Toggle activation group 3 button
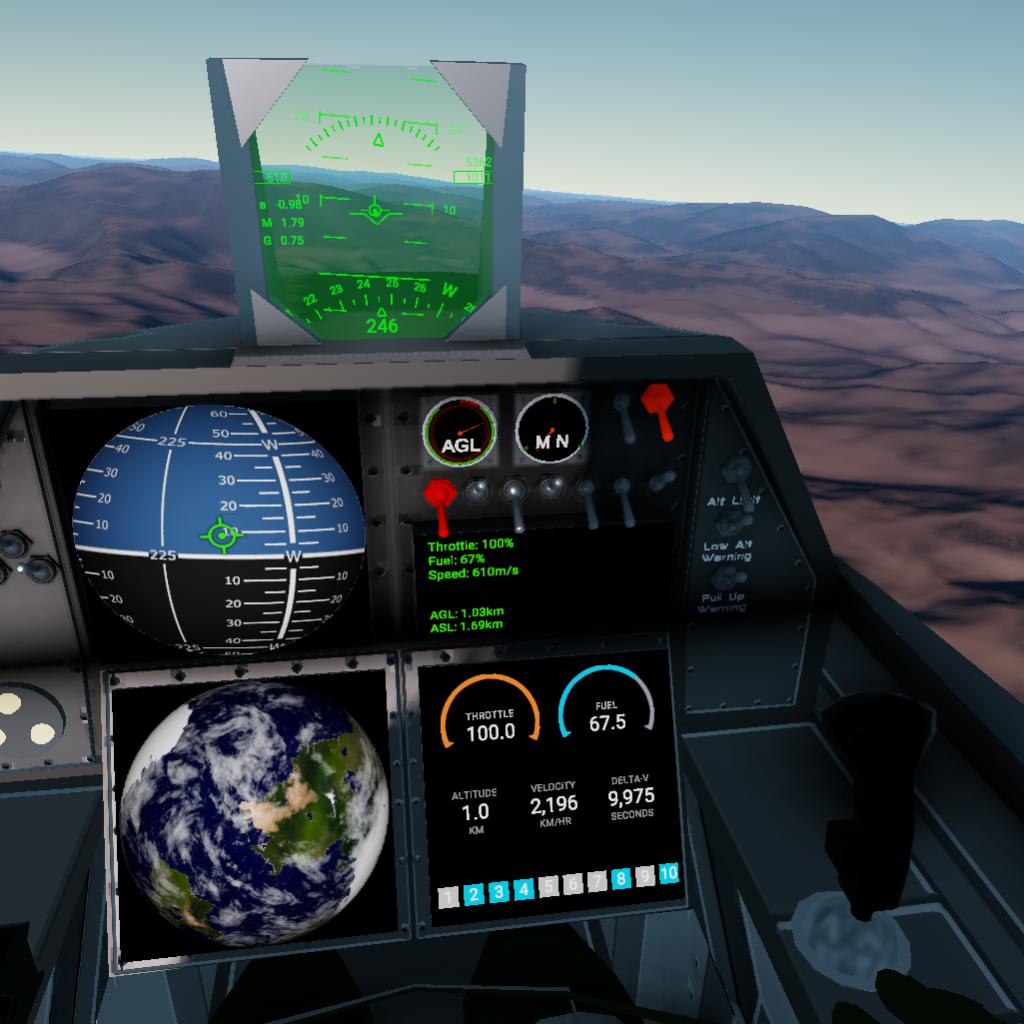Screen dimensions: 1024x1024 coord(499,891)
